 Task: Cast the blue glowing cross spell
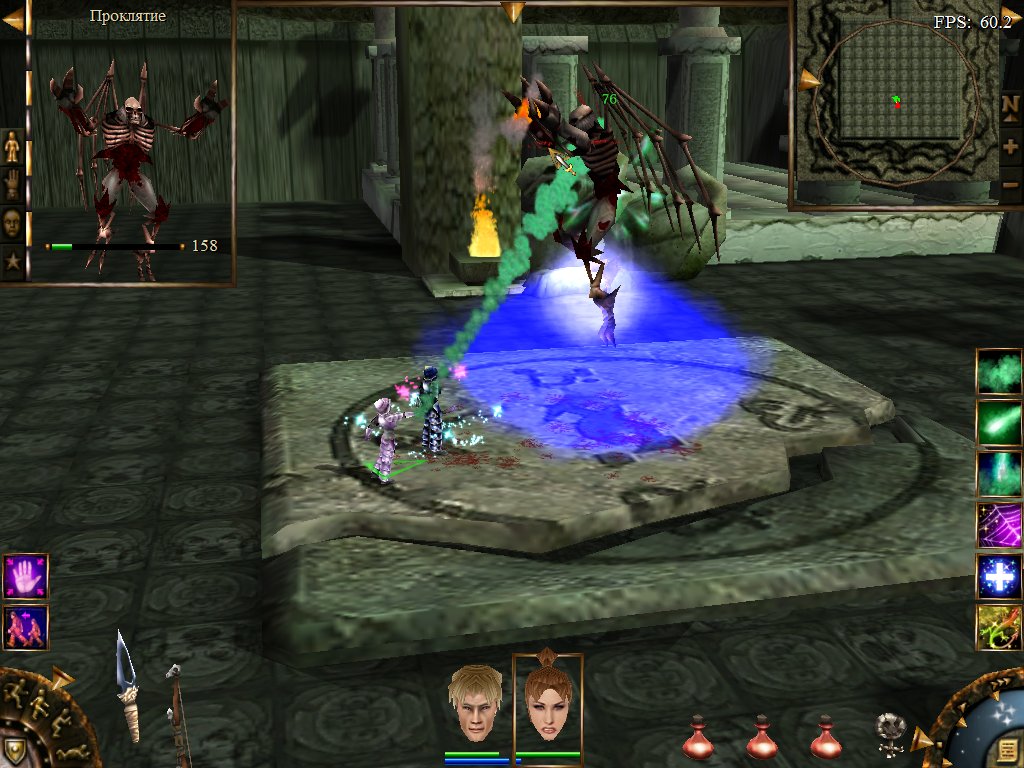pos(999,576)
